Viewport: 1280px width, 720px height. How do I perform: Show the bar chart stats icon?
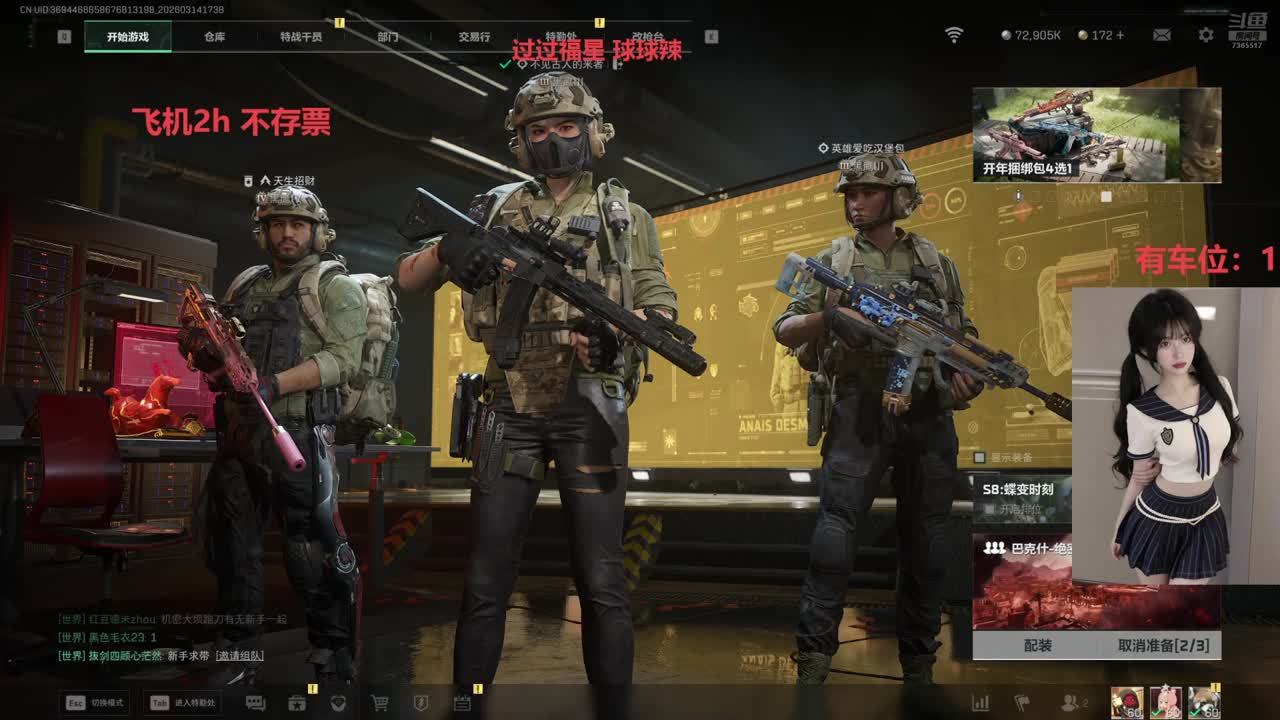tap(981, 703)
